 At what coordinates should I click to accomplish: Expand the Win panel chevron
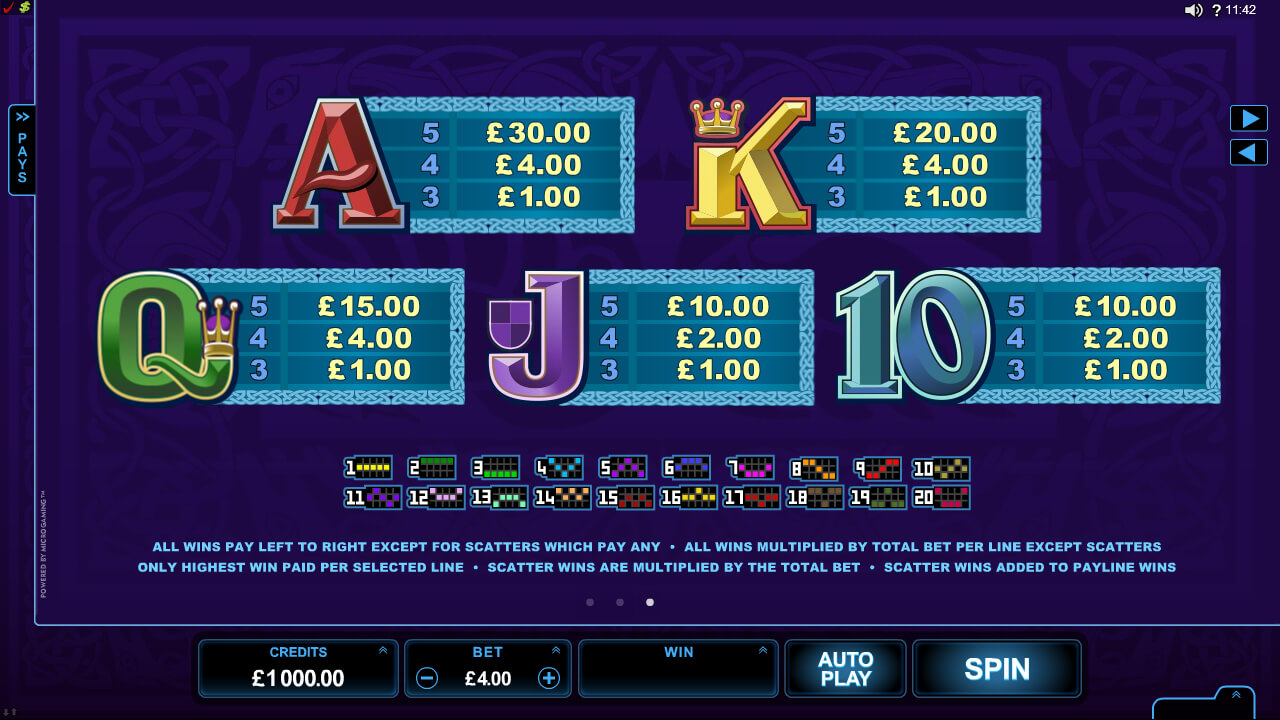[x=764, y=650]
